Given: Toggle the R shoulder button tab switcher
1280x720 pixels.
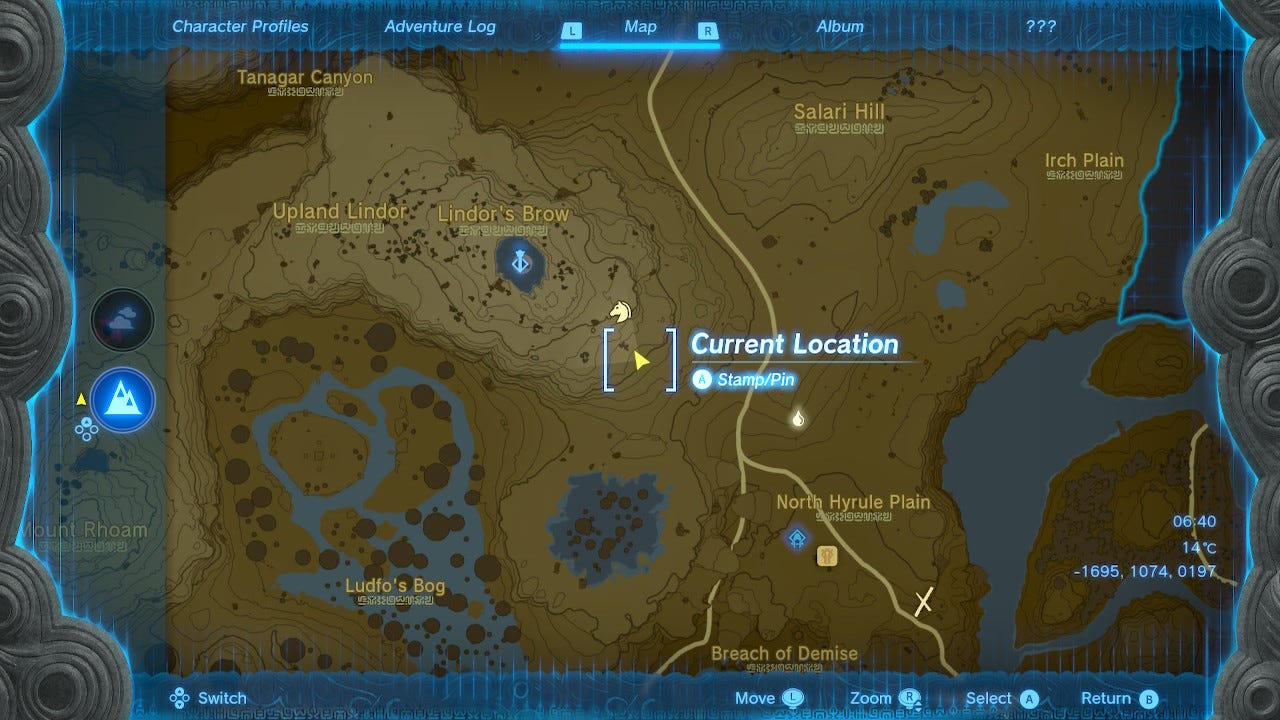Looking at the screenshot, I should coord(708,31).
